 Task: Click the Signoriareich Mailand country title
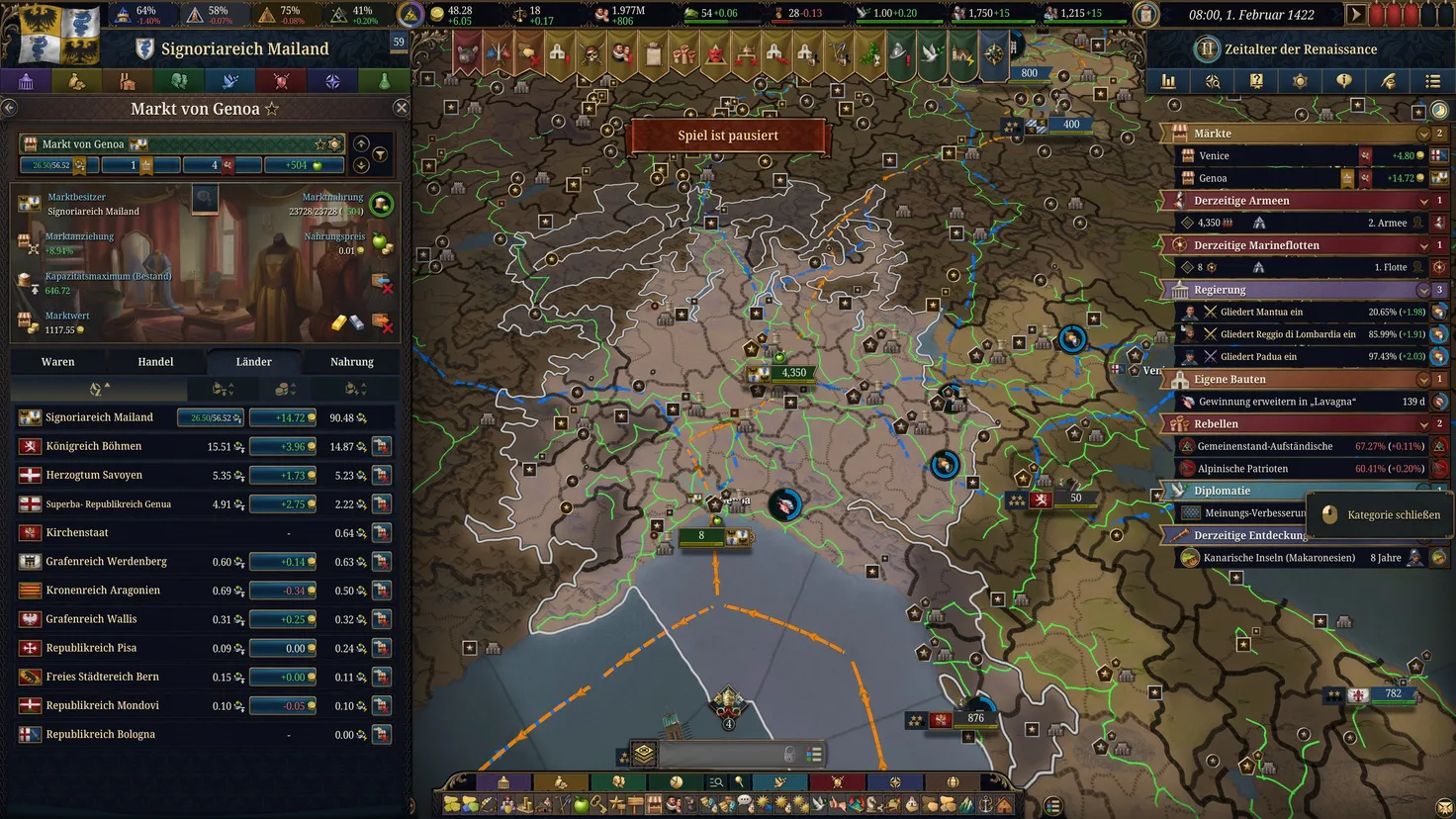coord(244,48)
